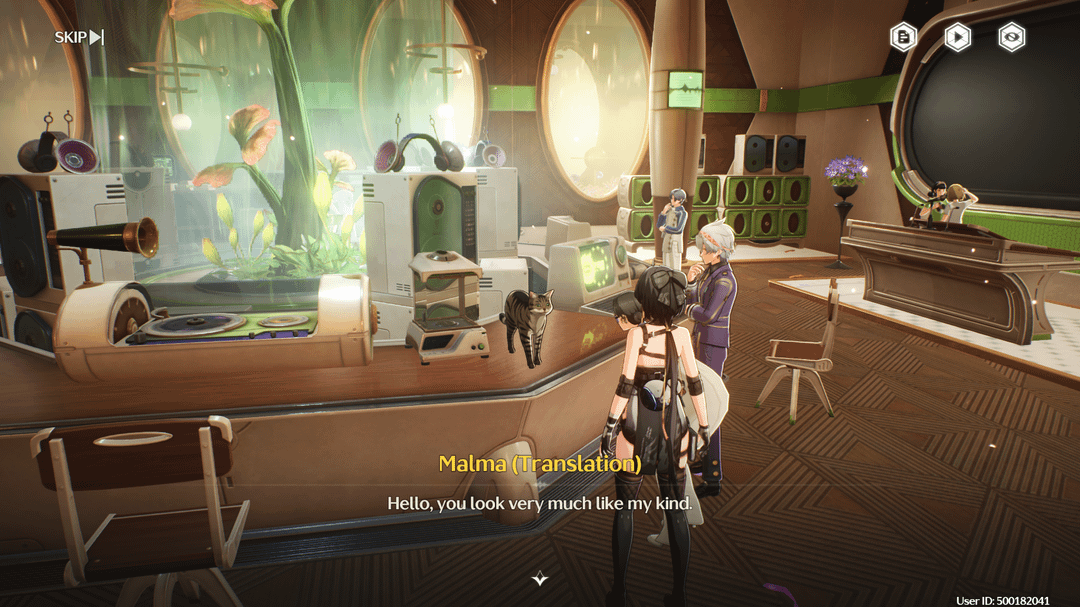This screenshot has width=1080, height=607.
Task: Advance dialogue with the bottom arrow indicator
Action: click(x=540, y=578)
